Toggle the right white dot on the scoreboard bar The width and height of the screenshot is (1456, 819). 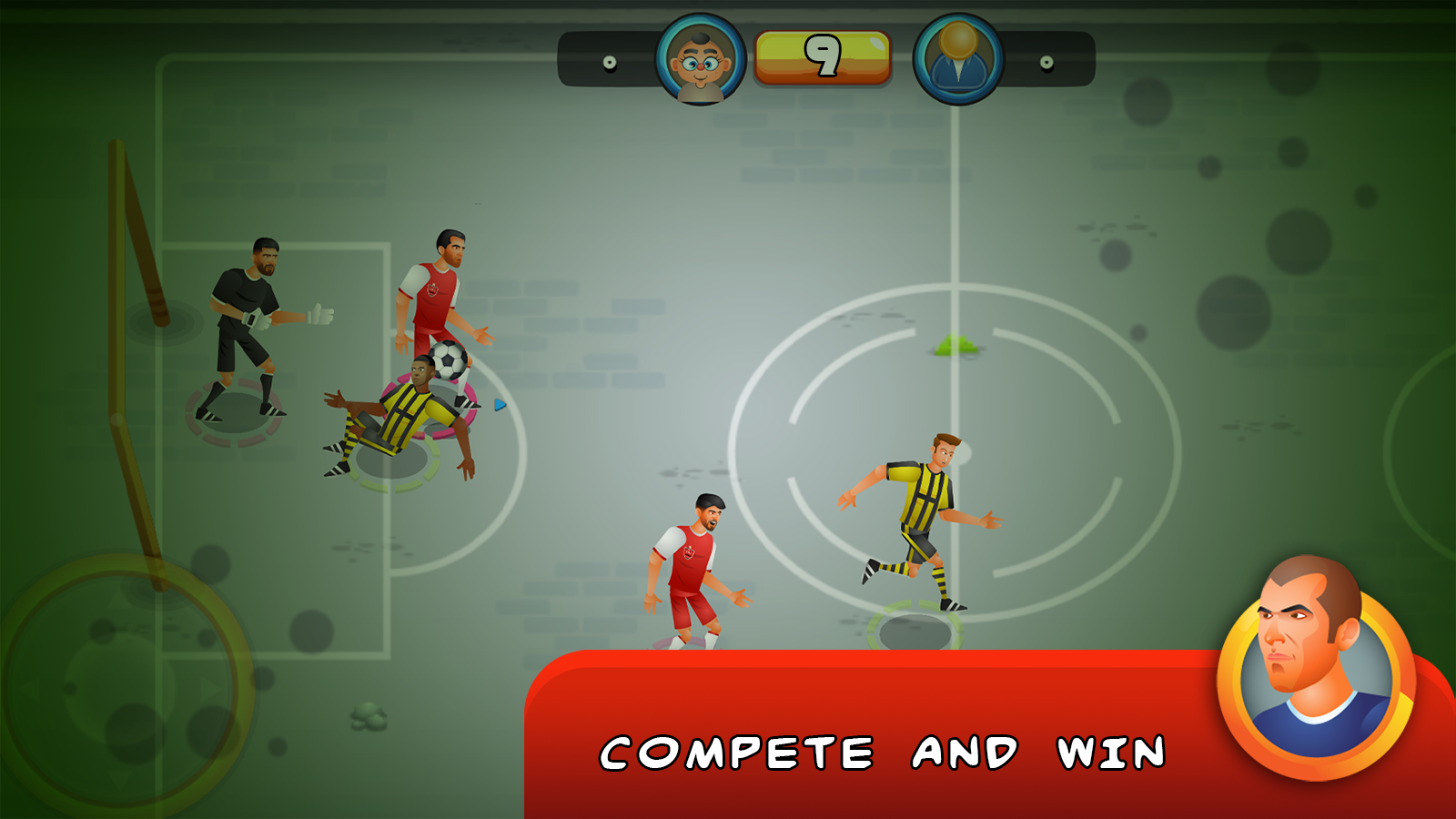(1045, 63)
